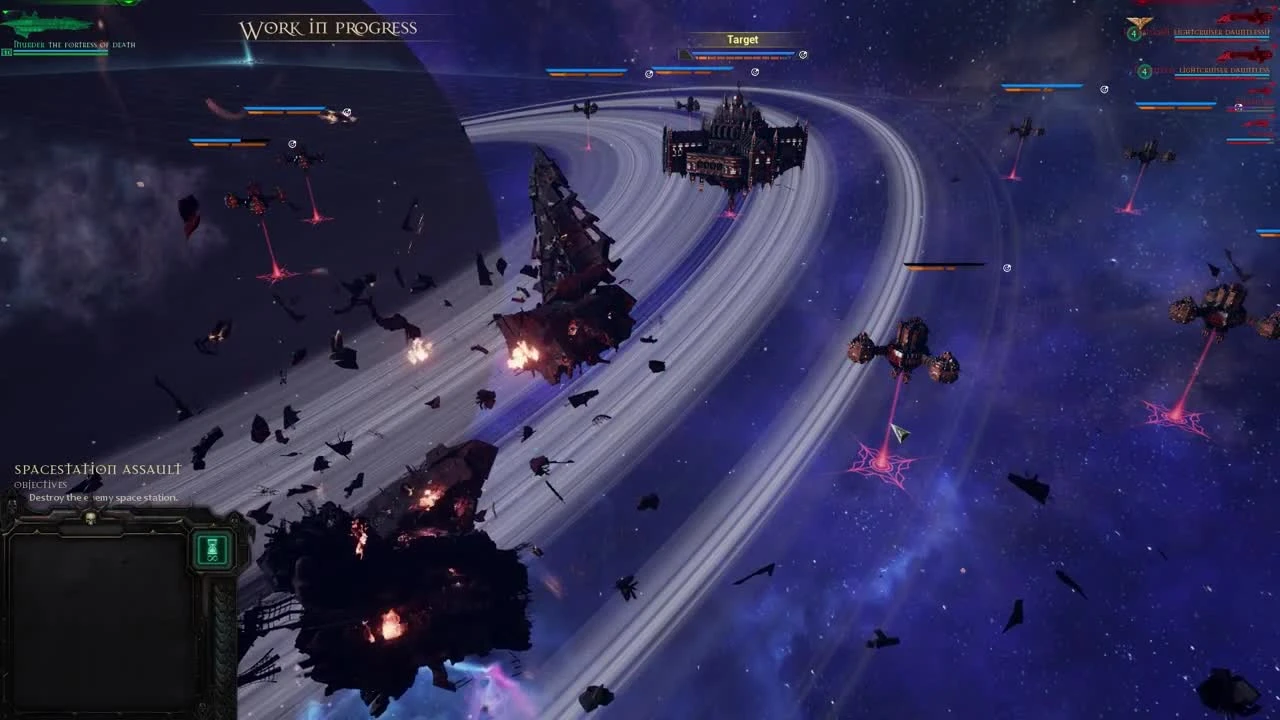Toggle the round indicator near the top-right ship bars

pos(1103,88)
